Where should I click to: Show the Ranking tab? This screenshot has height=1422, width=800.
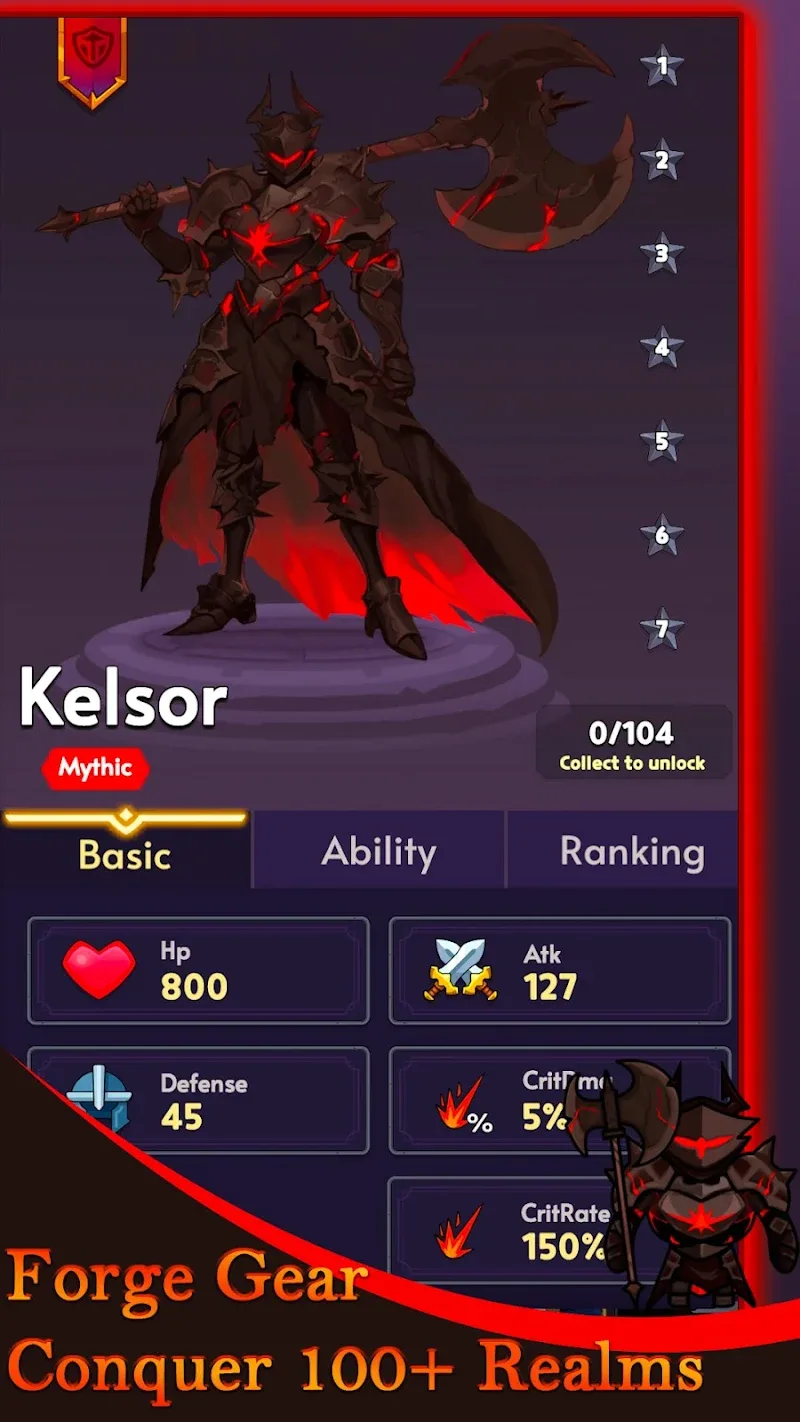pos(631,852)
